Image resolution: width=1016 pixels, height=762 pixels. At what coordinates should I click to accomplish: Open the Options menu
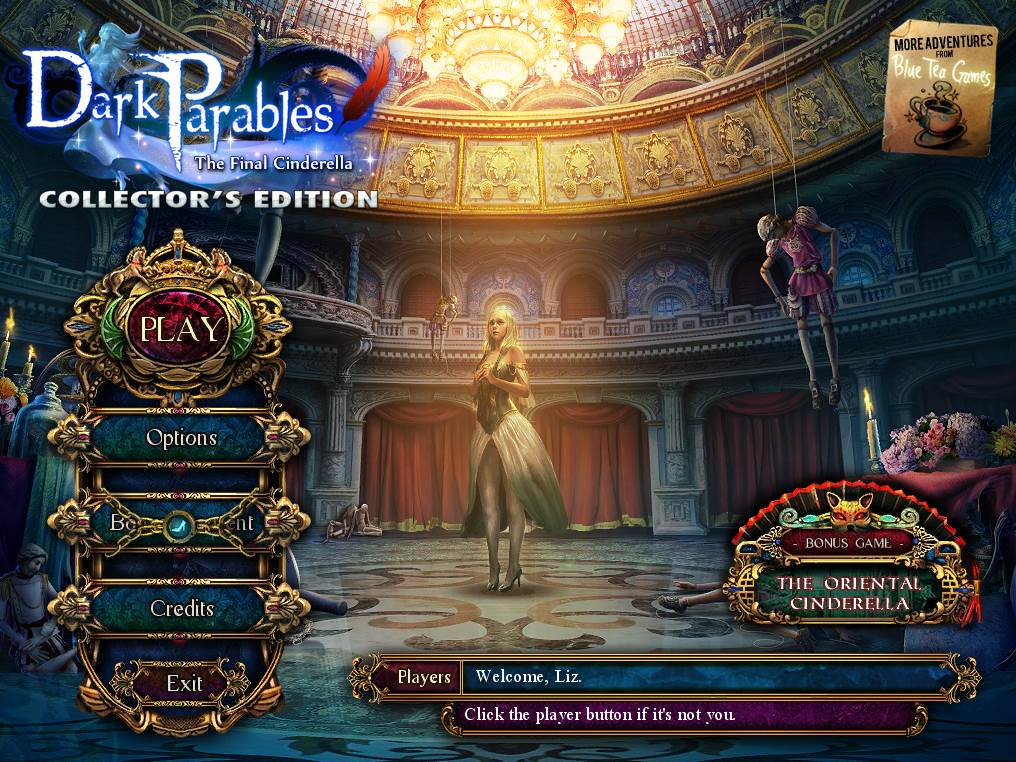tap(181, 438)
